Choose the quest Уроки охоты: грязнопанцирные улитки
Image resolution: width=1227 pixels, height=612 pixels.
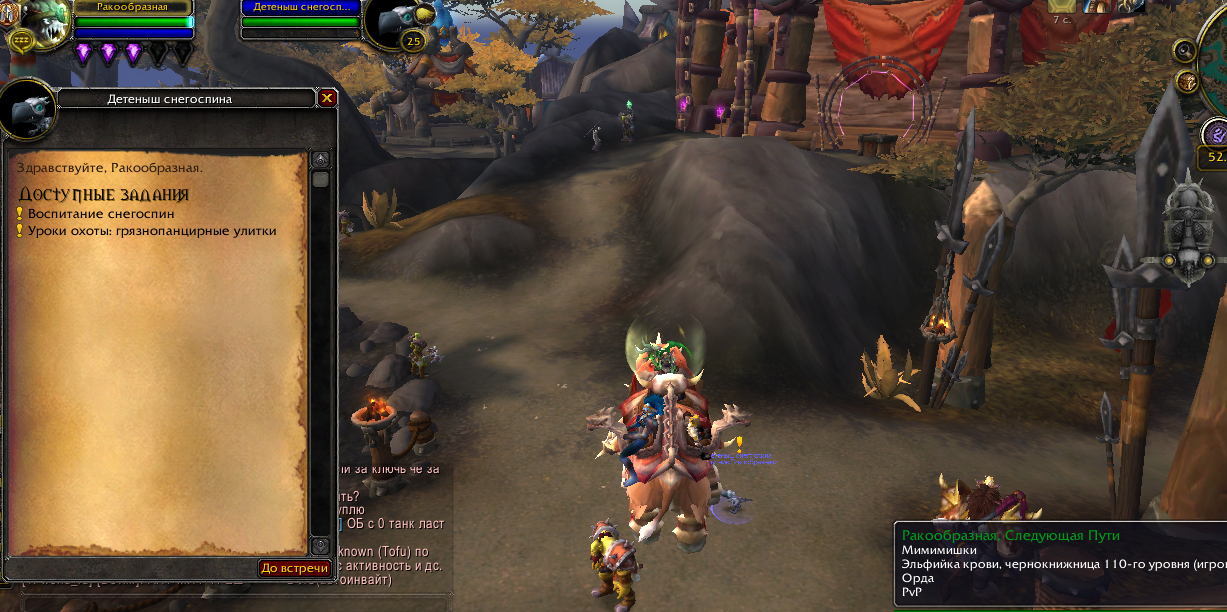[x=151, y=231]
